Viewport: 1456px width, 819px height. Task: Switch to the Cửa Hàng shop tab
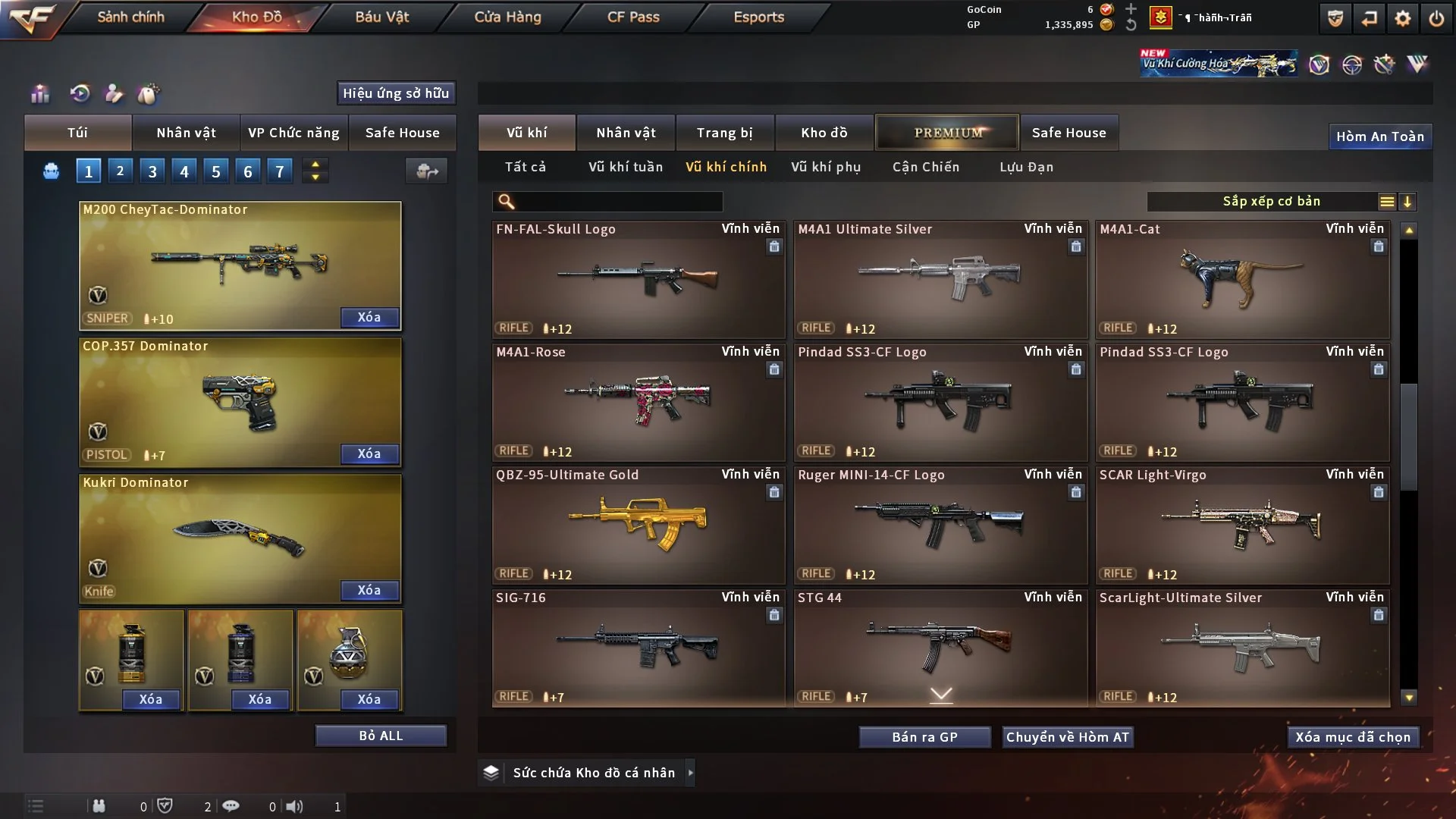tap(507, 17)
